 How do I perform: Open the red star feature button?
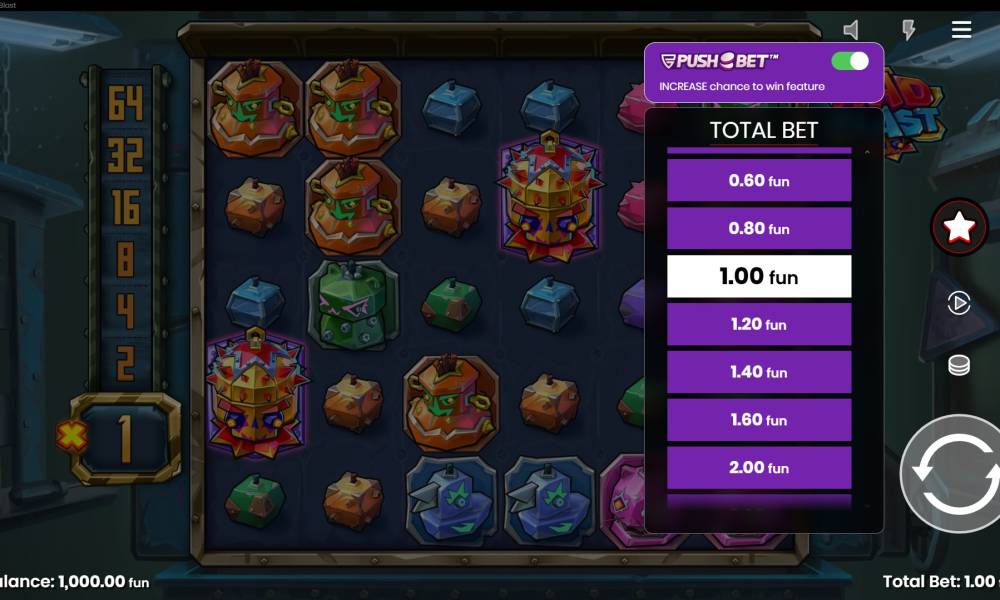pyautogui.click(x=959, y=228)
